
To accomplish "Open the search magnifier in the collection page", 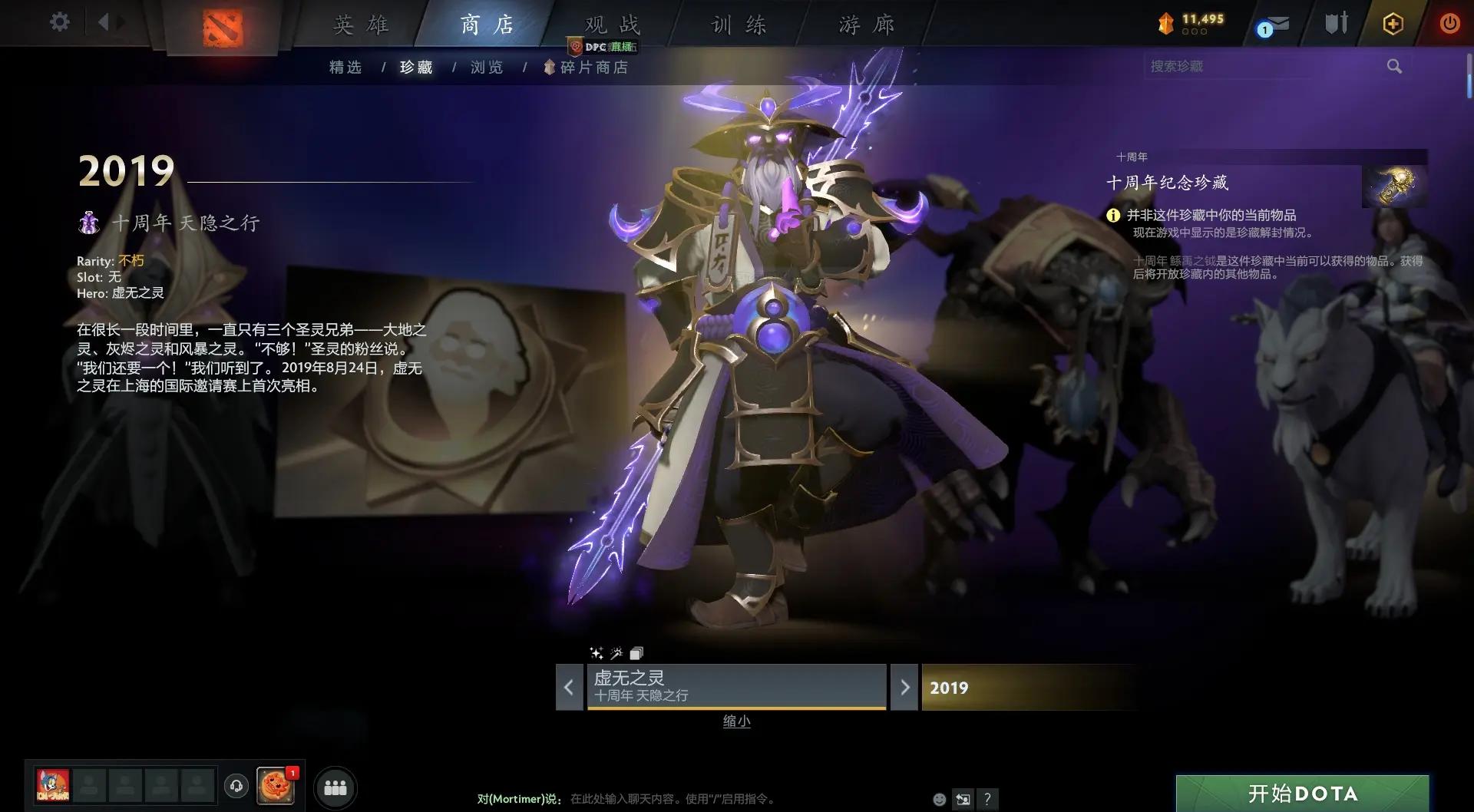I will [x=1394, y=66].
